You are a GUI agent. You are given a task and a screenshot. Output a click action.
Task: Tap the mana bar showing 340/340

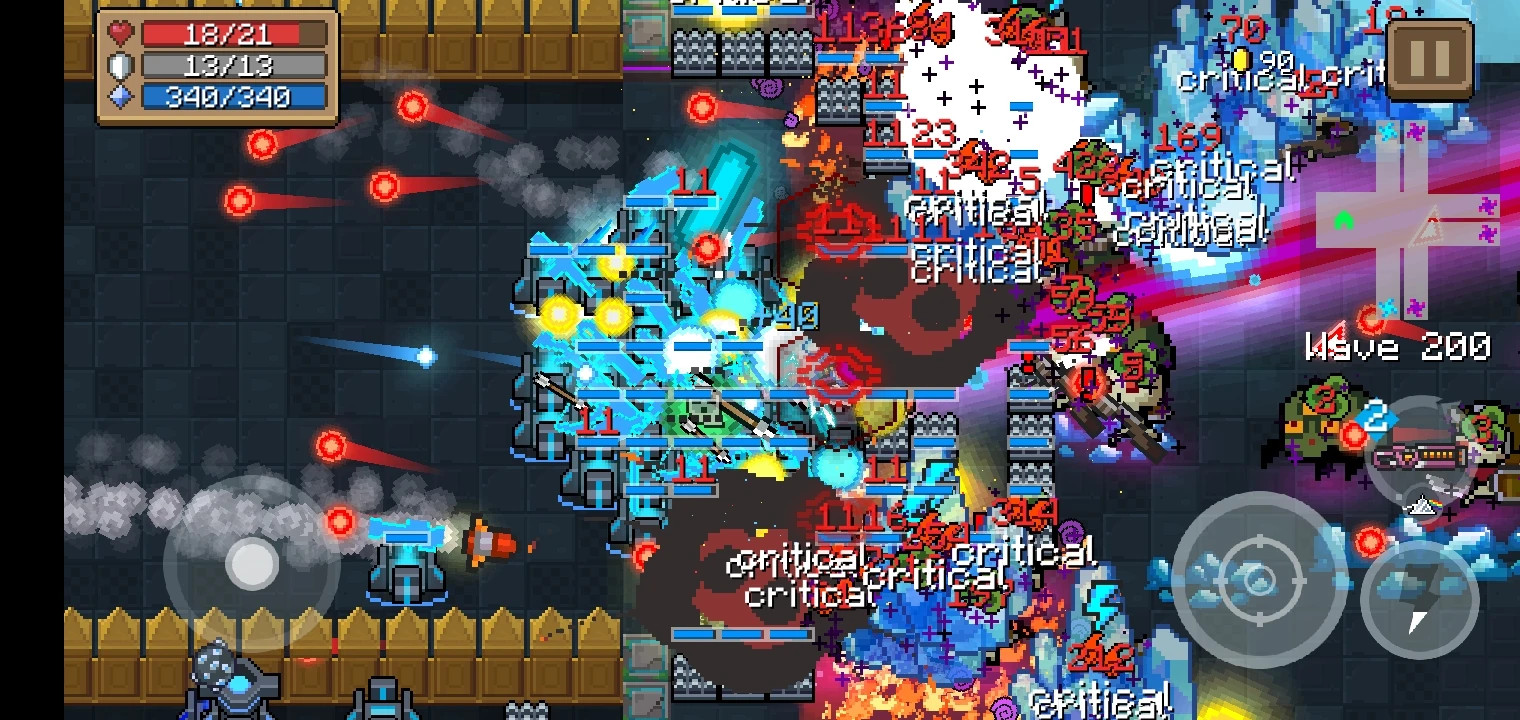point(235,96)
